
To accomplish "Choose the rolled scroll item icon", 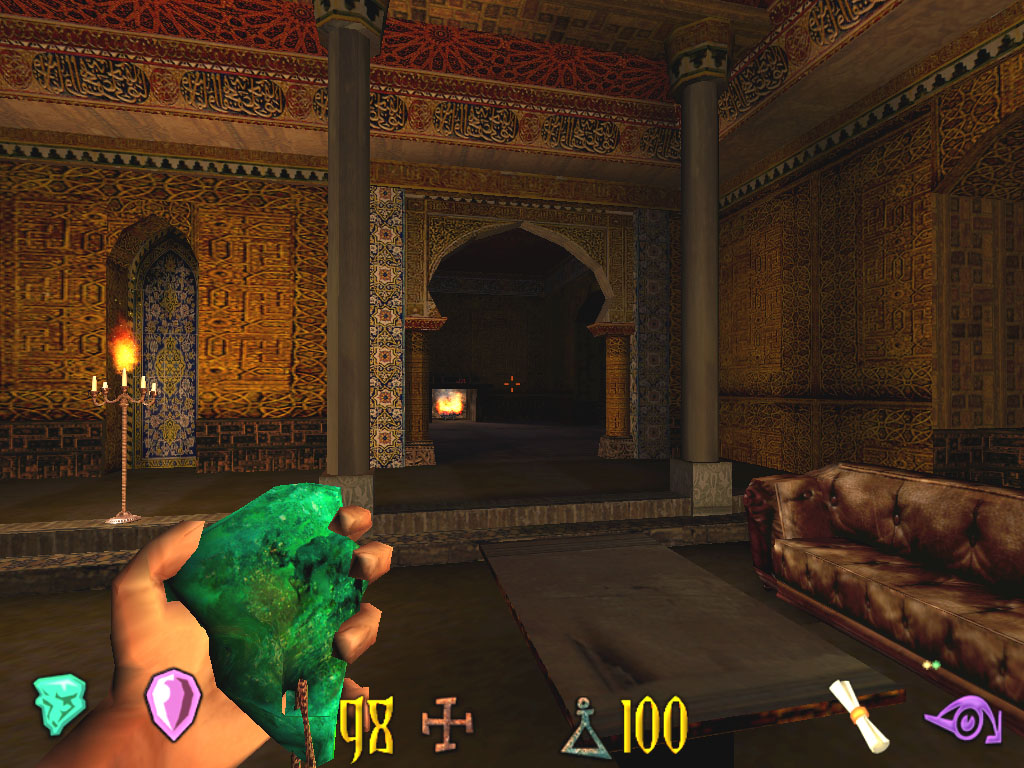I will 859,714.
